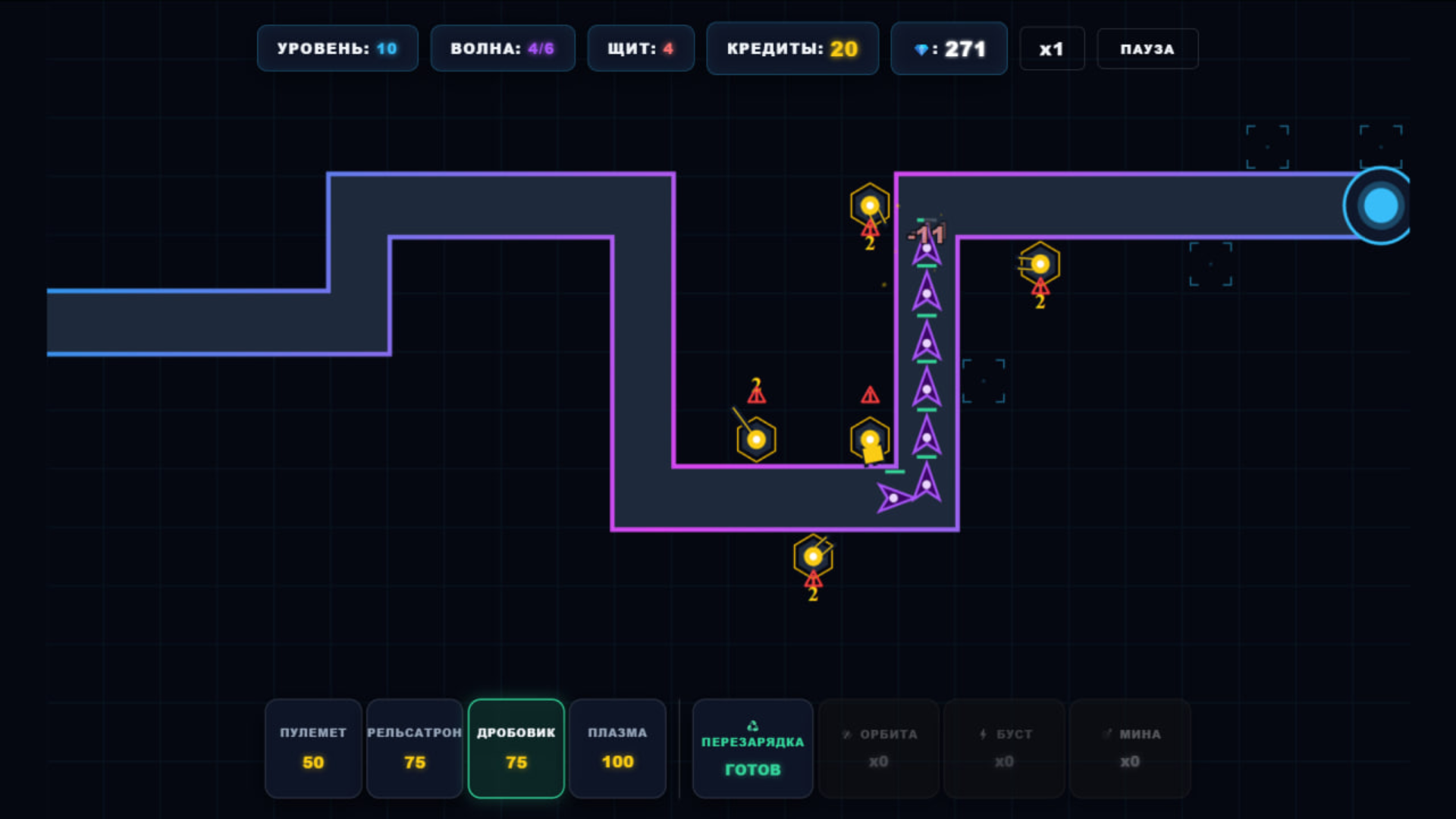The width and height of the screenshot is (1456, 819).
Task: Select the highlighted ДРОБОВИК tower
Action: (516, 748)
